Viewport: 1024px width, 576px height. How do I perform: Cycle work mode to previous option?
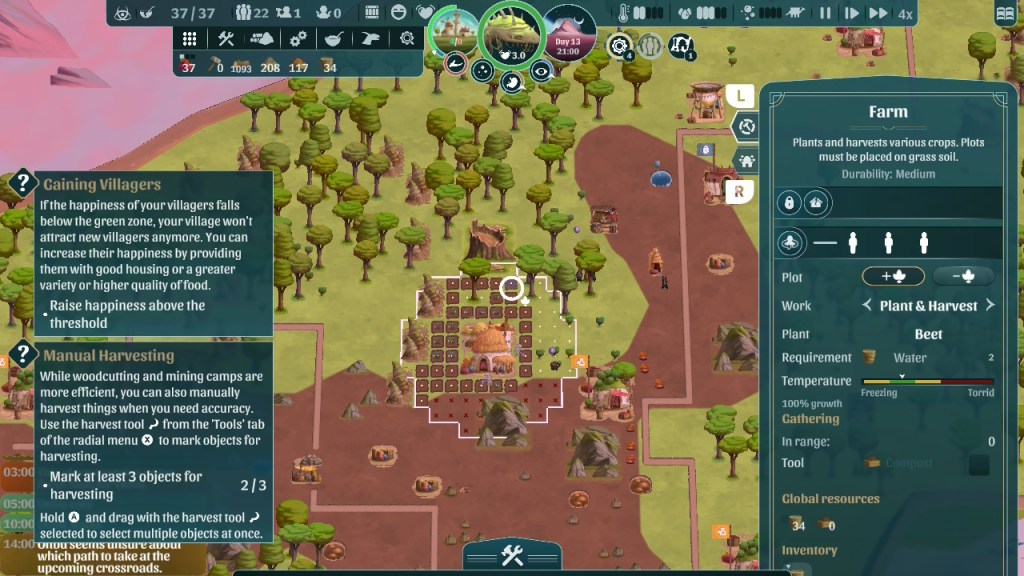pyautogui.click(x=868, y=305)
